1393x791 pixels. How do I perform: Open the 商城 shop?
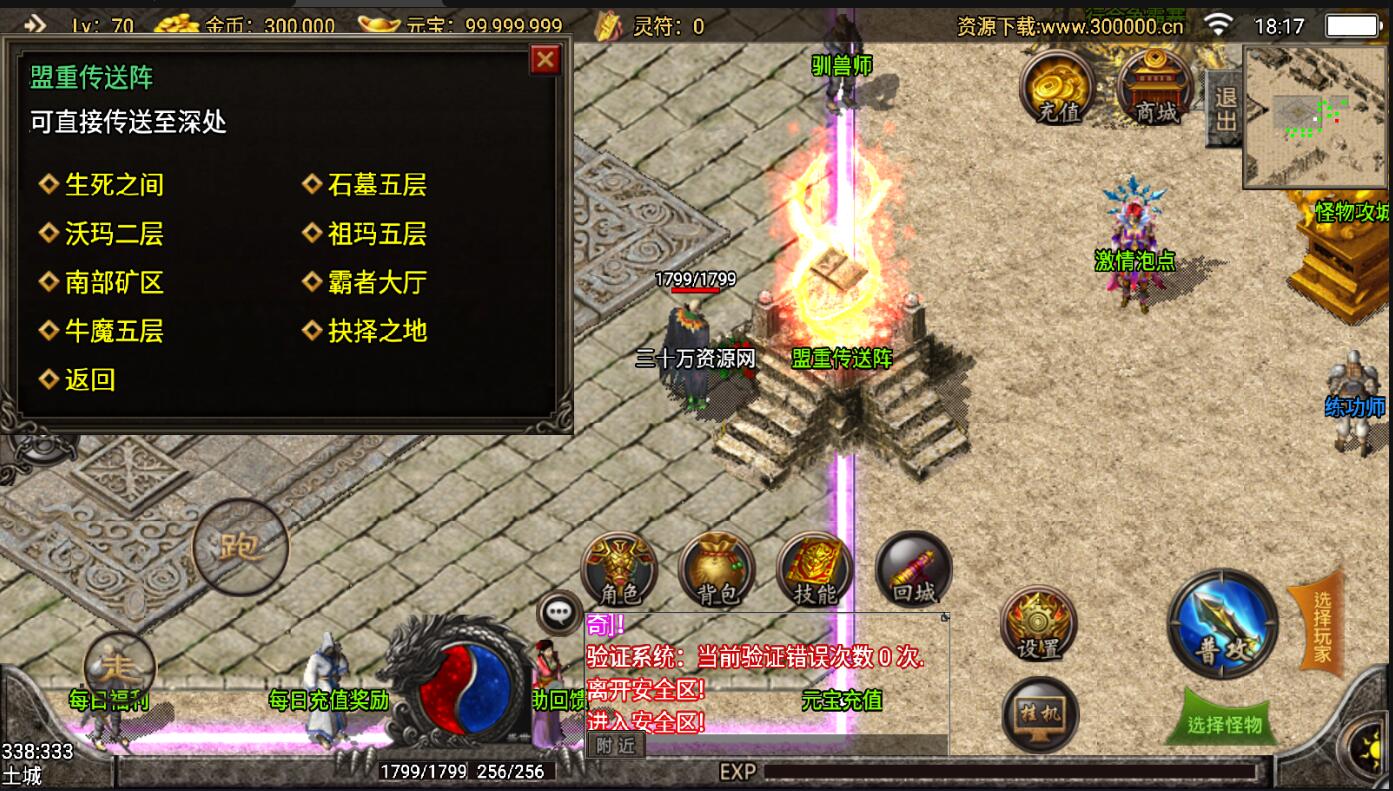(1156, 86)
